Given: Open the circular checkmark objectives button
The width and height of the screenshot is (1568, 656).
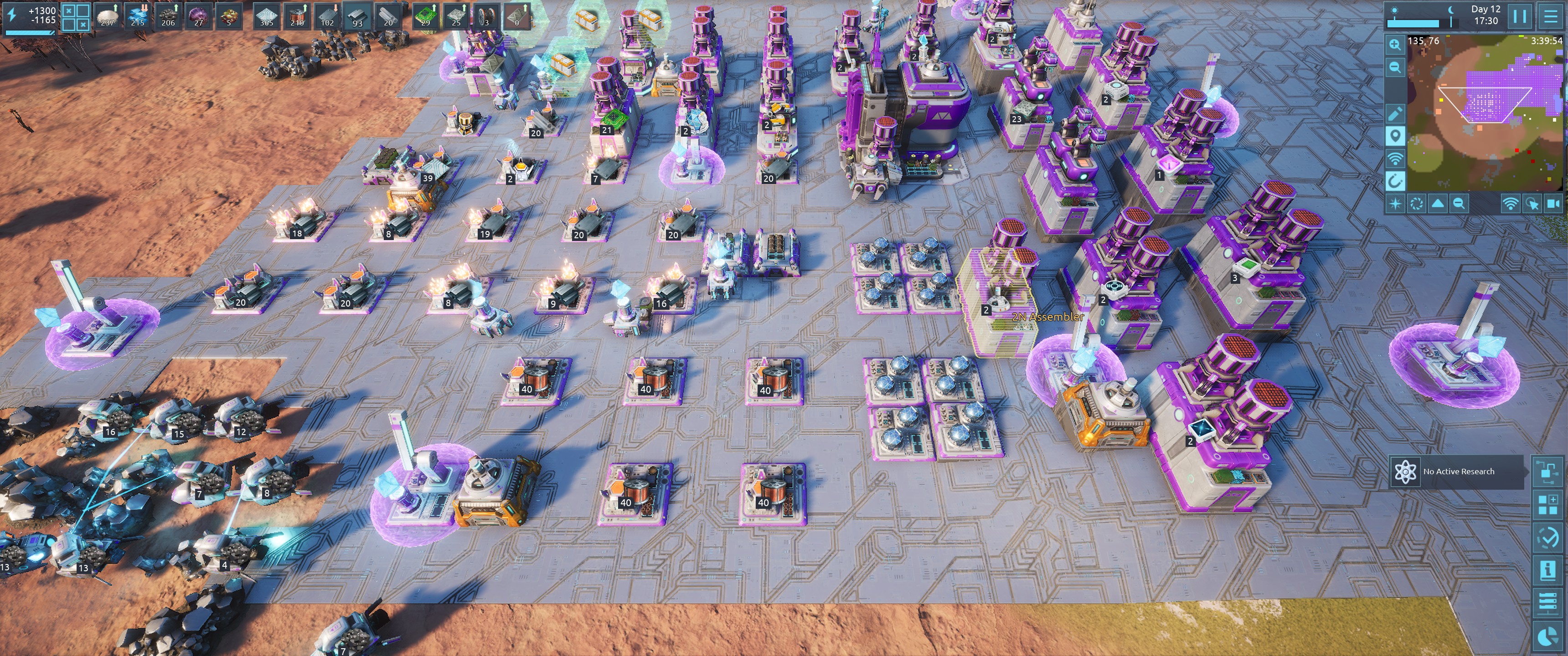Looking at the screenshot, I should tap(1547, 538).
